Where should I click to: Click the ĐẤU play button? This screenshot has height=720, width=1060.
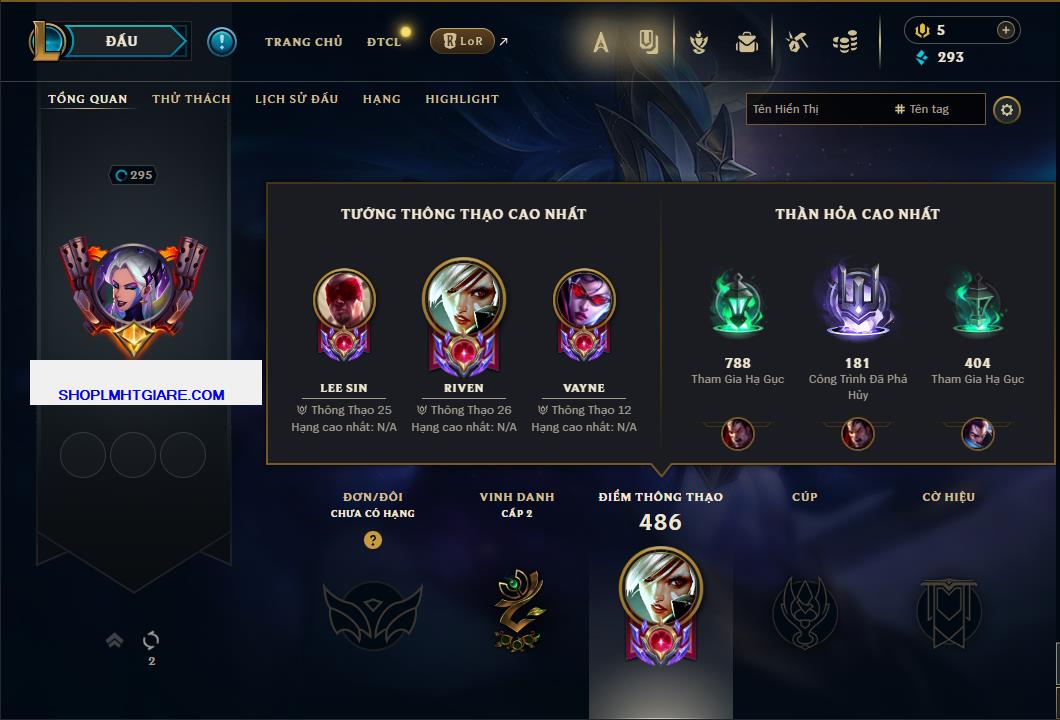122,41
